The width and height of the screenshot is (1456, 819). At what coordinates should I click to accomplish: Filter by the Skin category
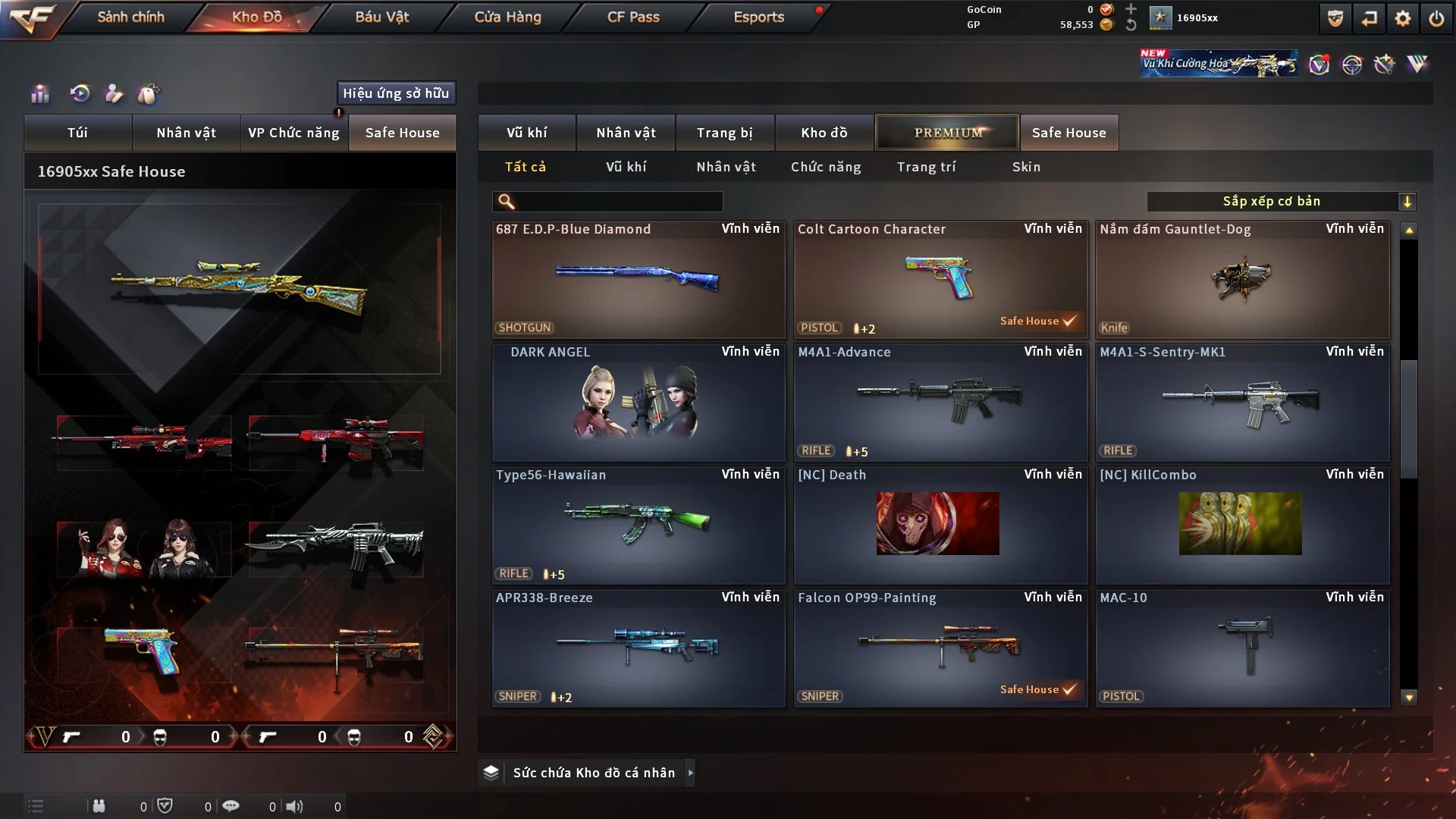coord(1026,167)
